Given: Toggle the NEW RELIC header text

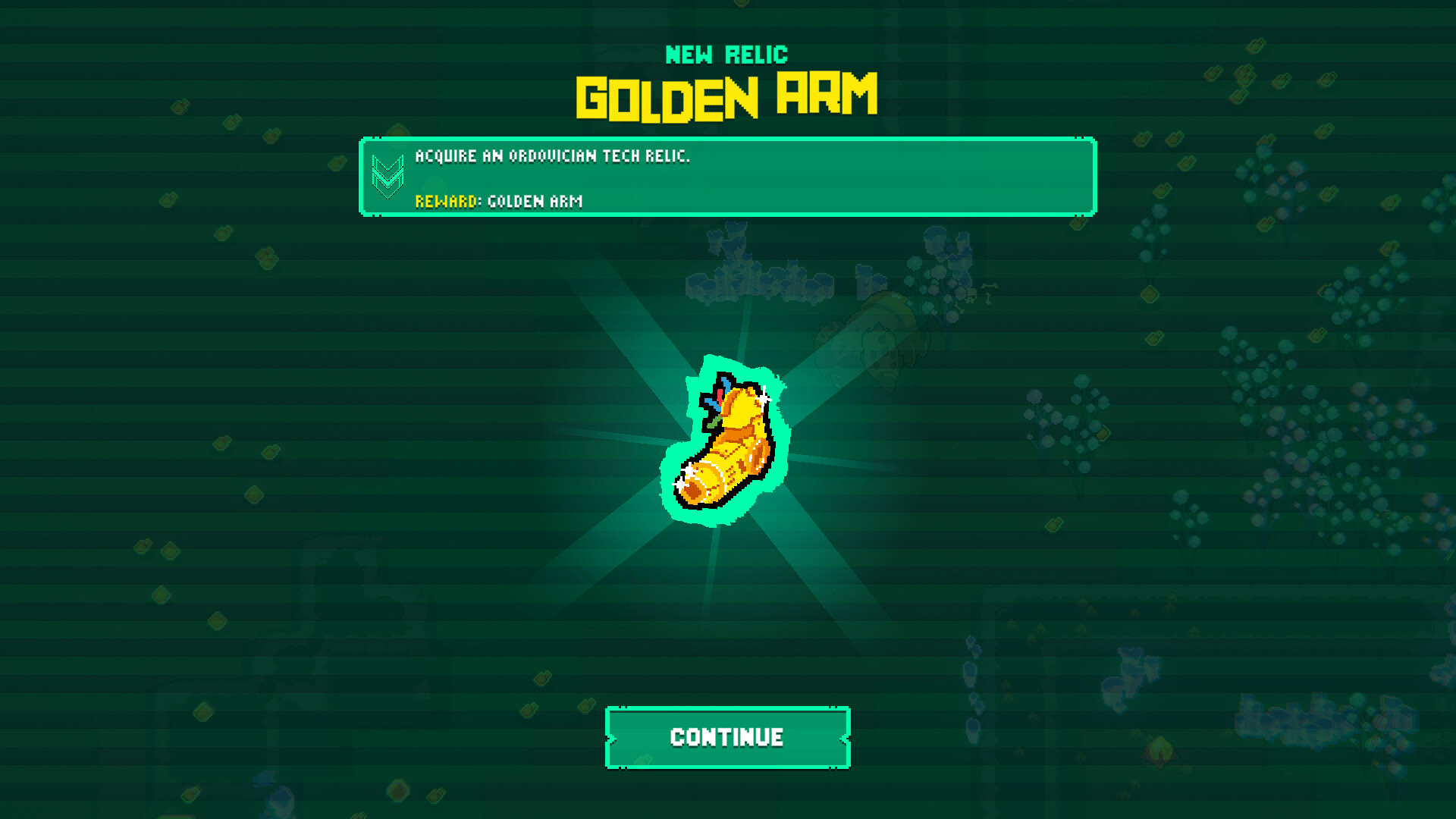Looking at the screenshot, I should (726, 53).
